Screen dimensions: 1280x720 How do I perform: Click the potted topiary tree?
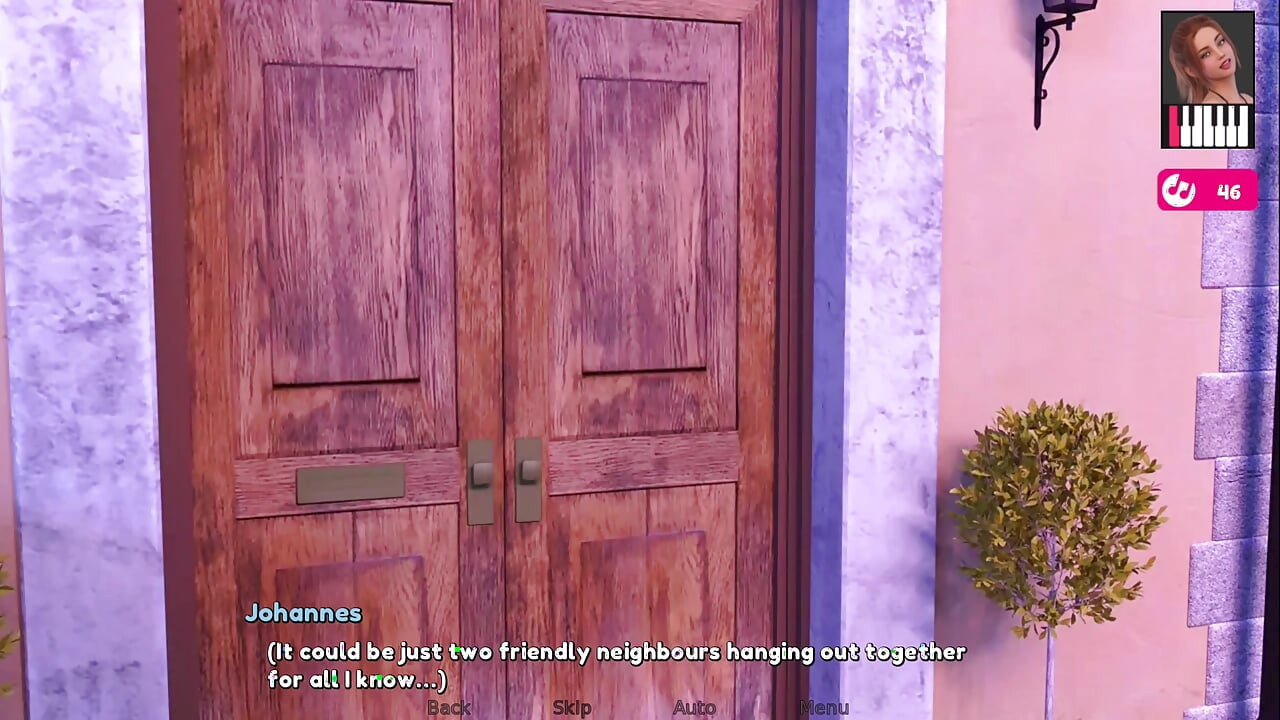tap(1060, 510)
